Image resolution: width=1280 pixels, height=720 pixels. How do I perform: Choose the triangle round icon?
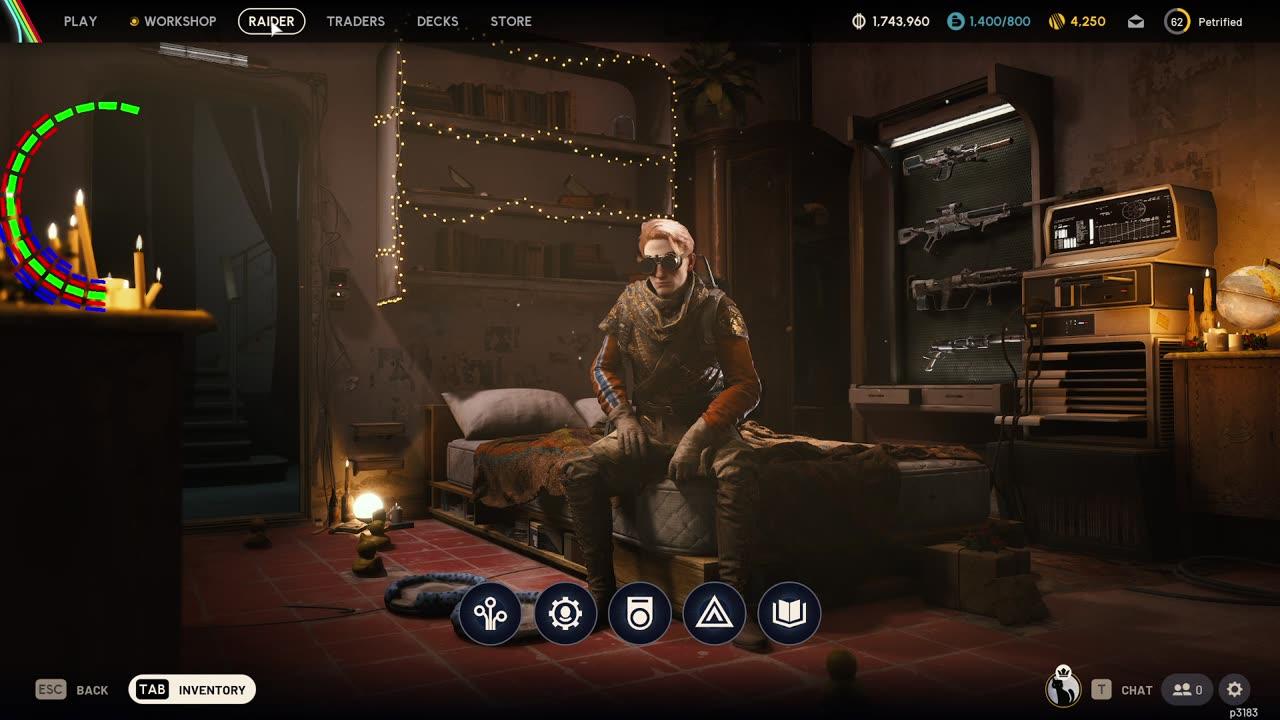pyautogui.click(x=714, y=613)
